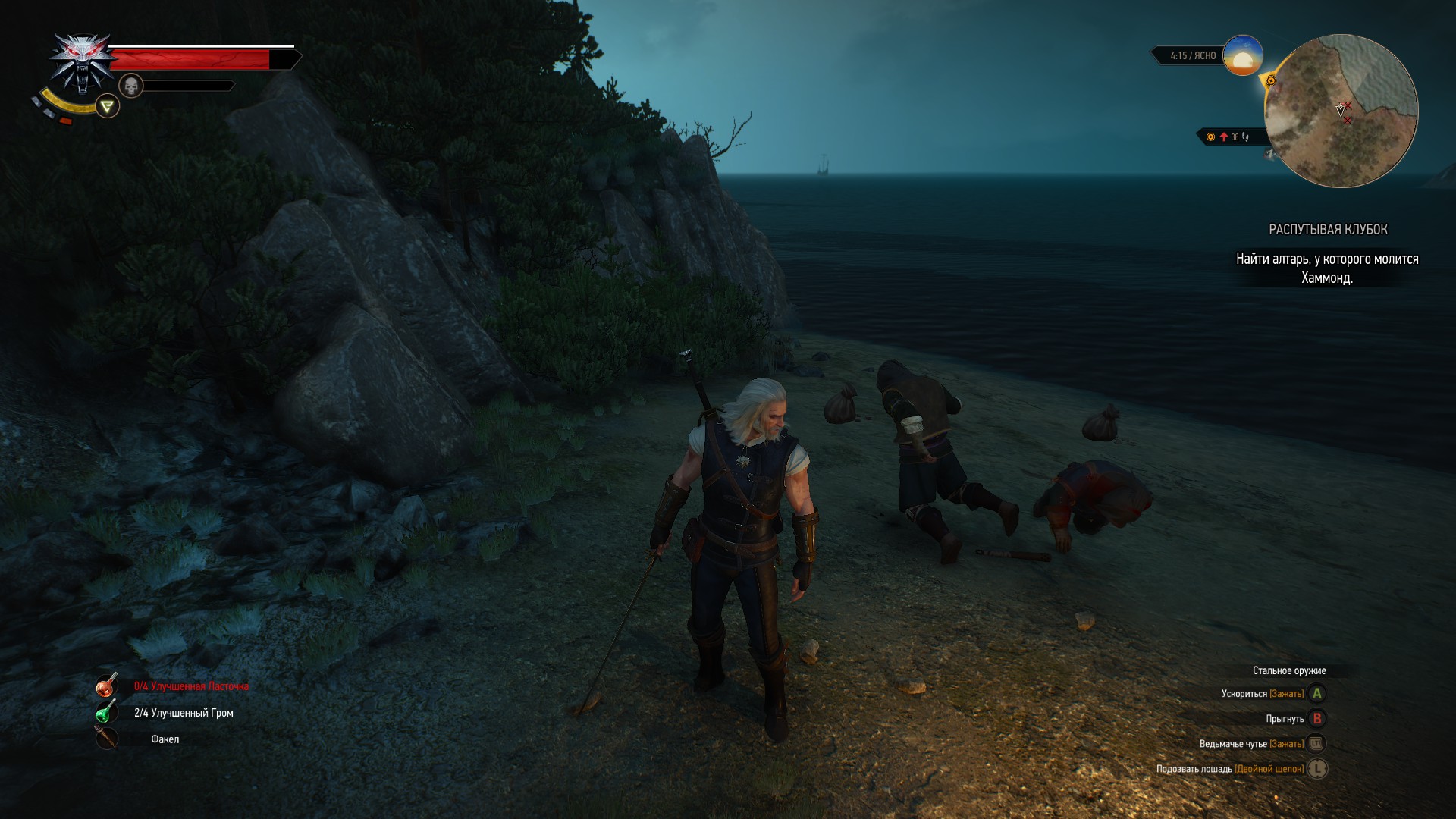Click the wolf medallion icon

82,62
